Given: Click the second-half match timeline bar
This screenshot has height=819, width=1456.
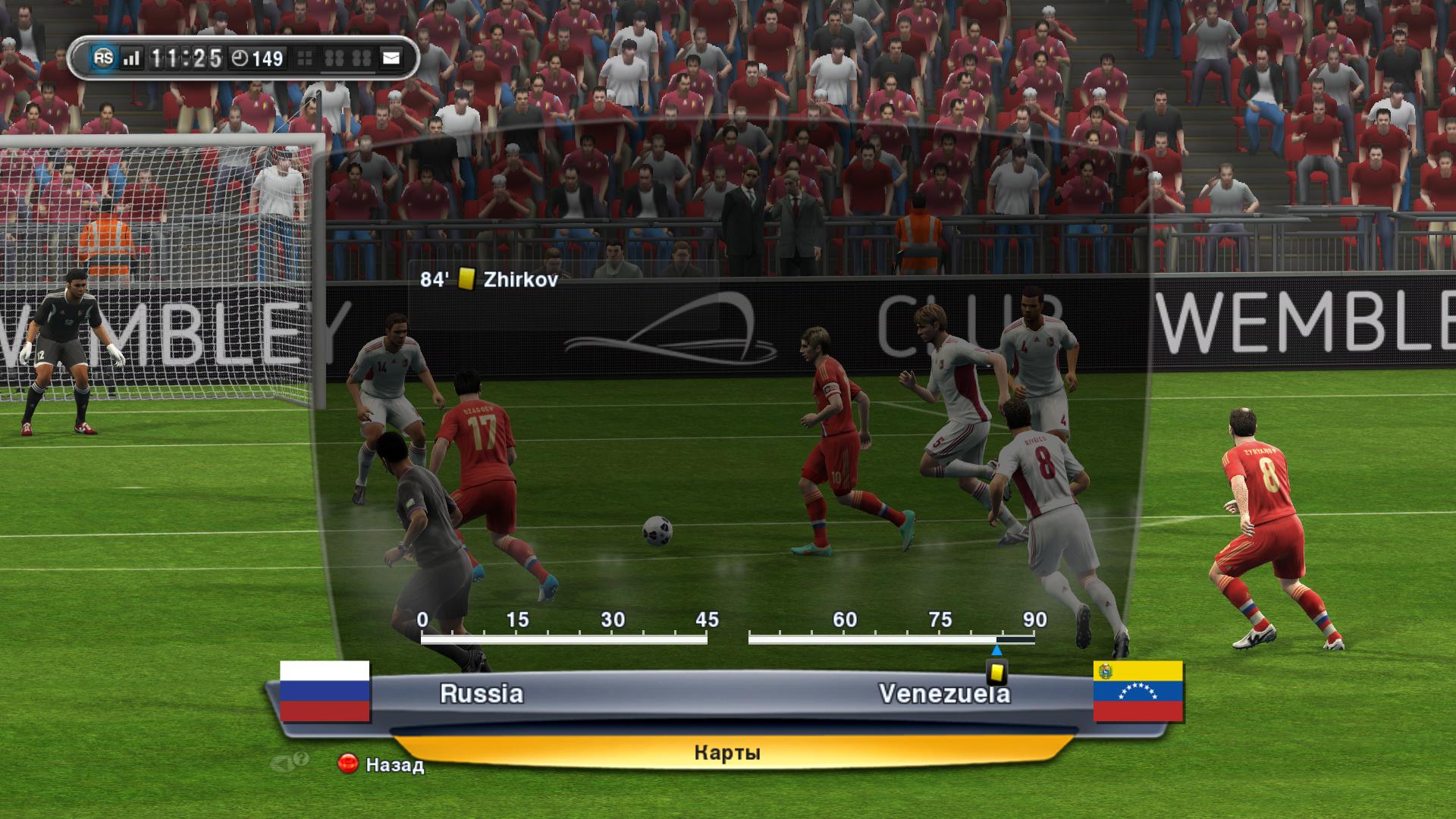Looking at the screenshot, I should (x=891, y=640).
